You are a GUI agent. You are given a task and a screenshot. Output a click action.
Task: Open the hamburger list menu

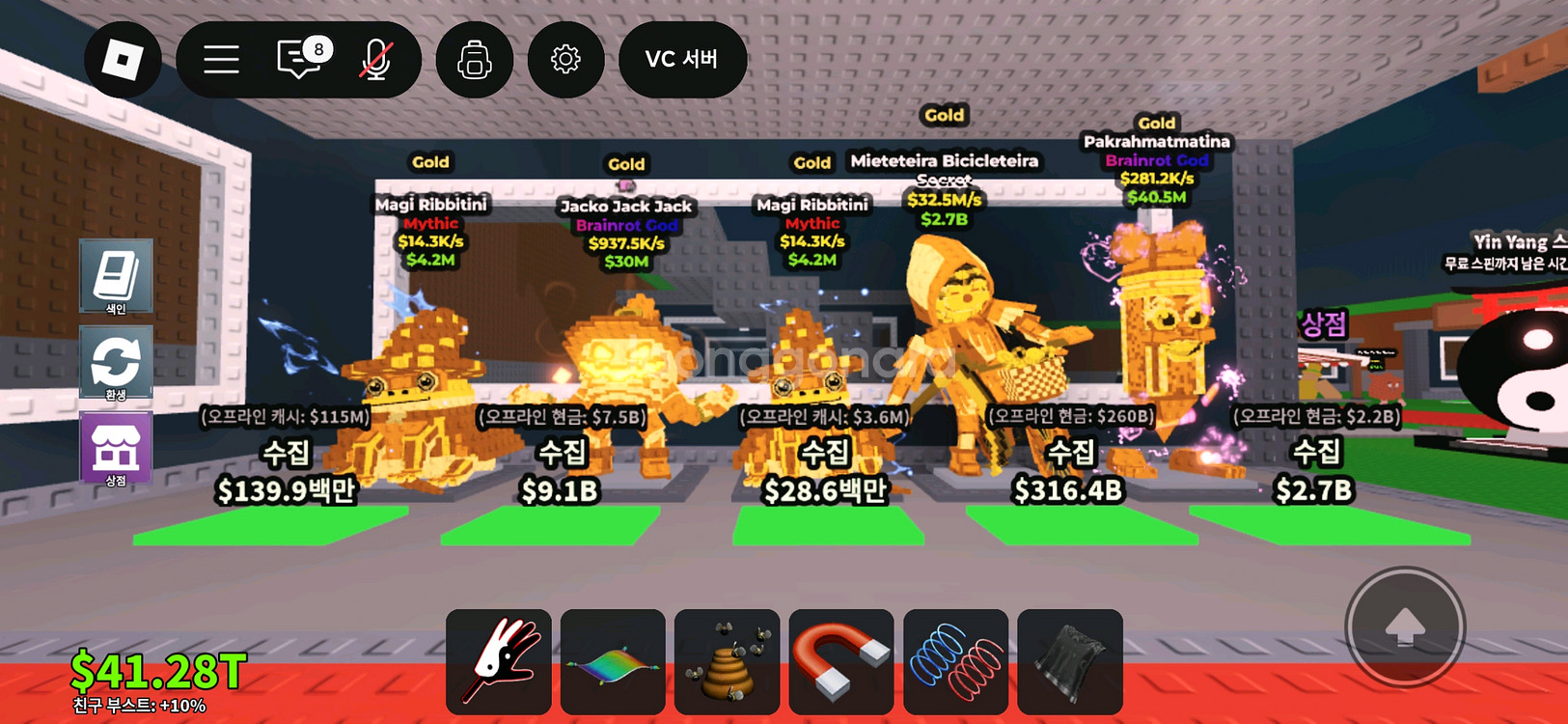pos(221,60)
